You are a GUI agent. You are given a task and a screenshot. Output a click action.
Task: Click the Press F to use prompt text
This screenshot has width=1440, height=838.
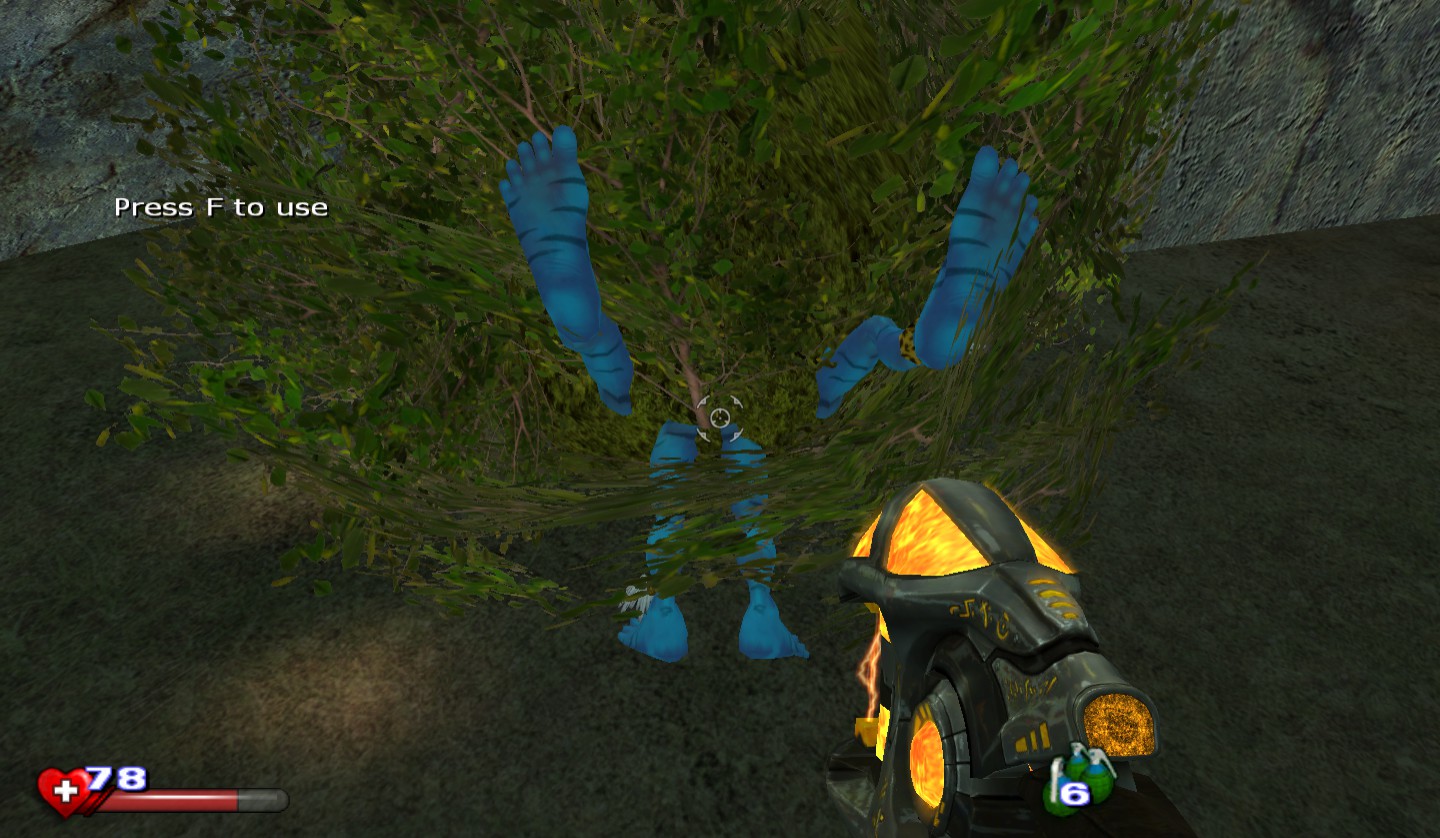221,207
